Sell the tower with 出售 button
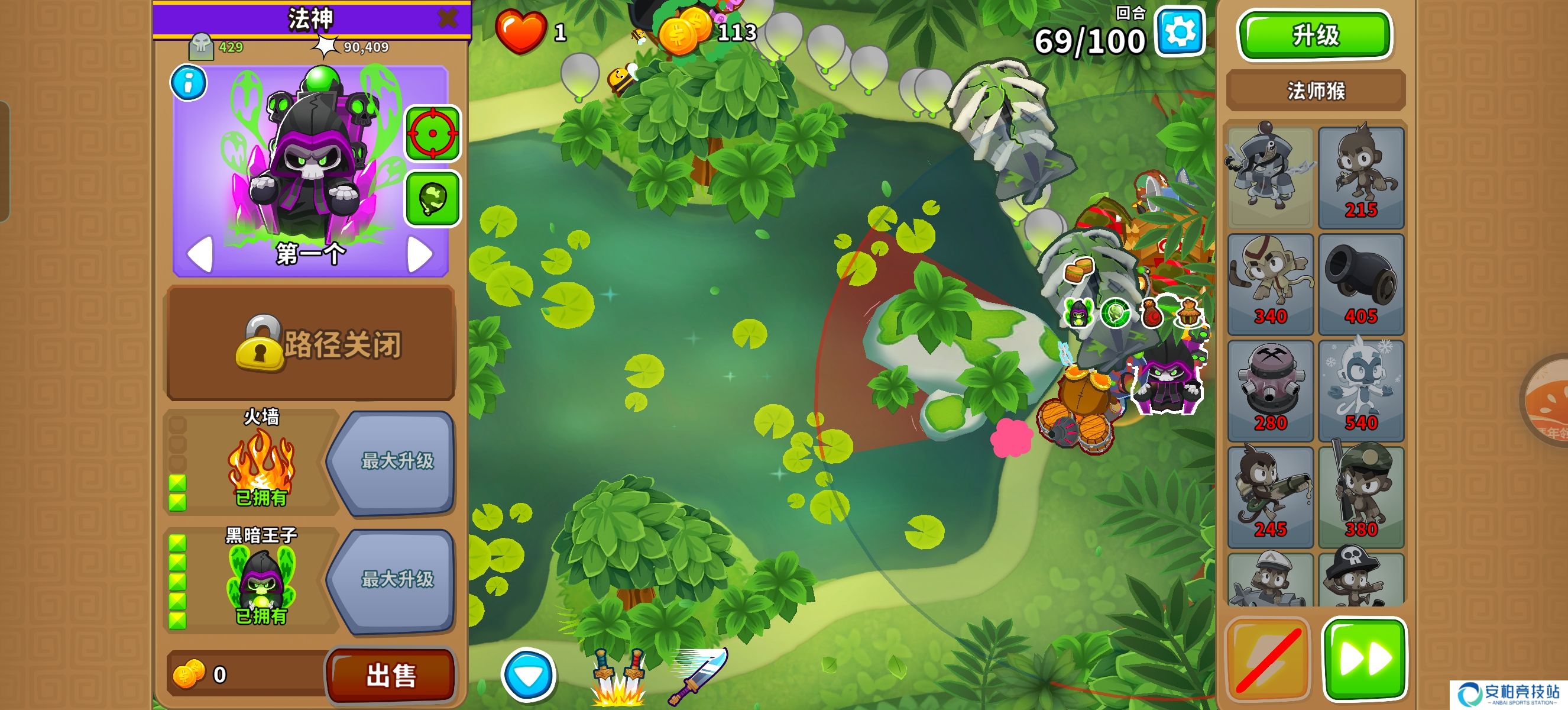Viewport: 1568px width, 710px height. 391,674
